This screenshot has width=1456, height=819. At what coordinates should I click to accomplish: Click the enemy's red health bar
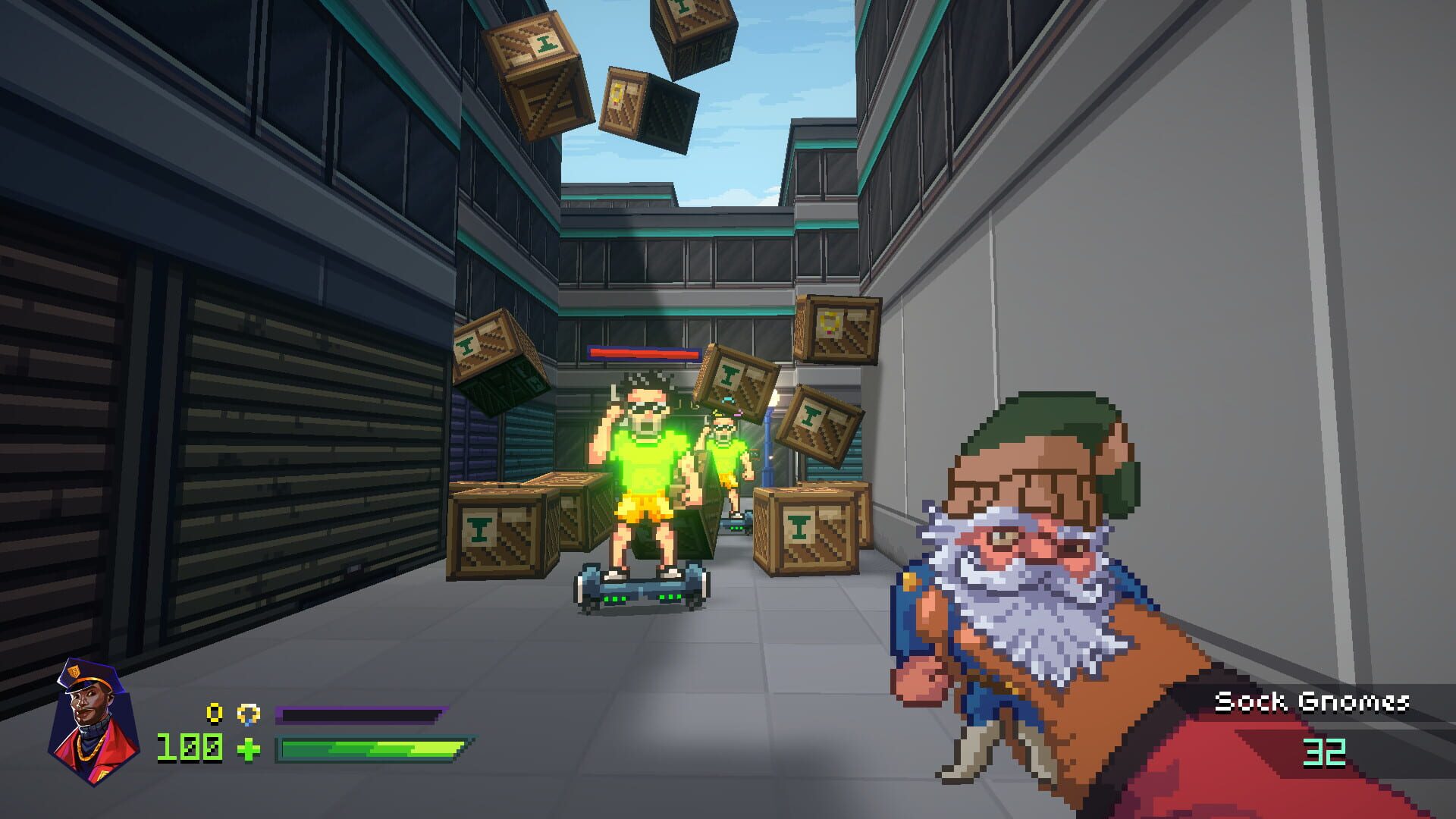pos(643,352)
